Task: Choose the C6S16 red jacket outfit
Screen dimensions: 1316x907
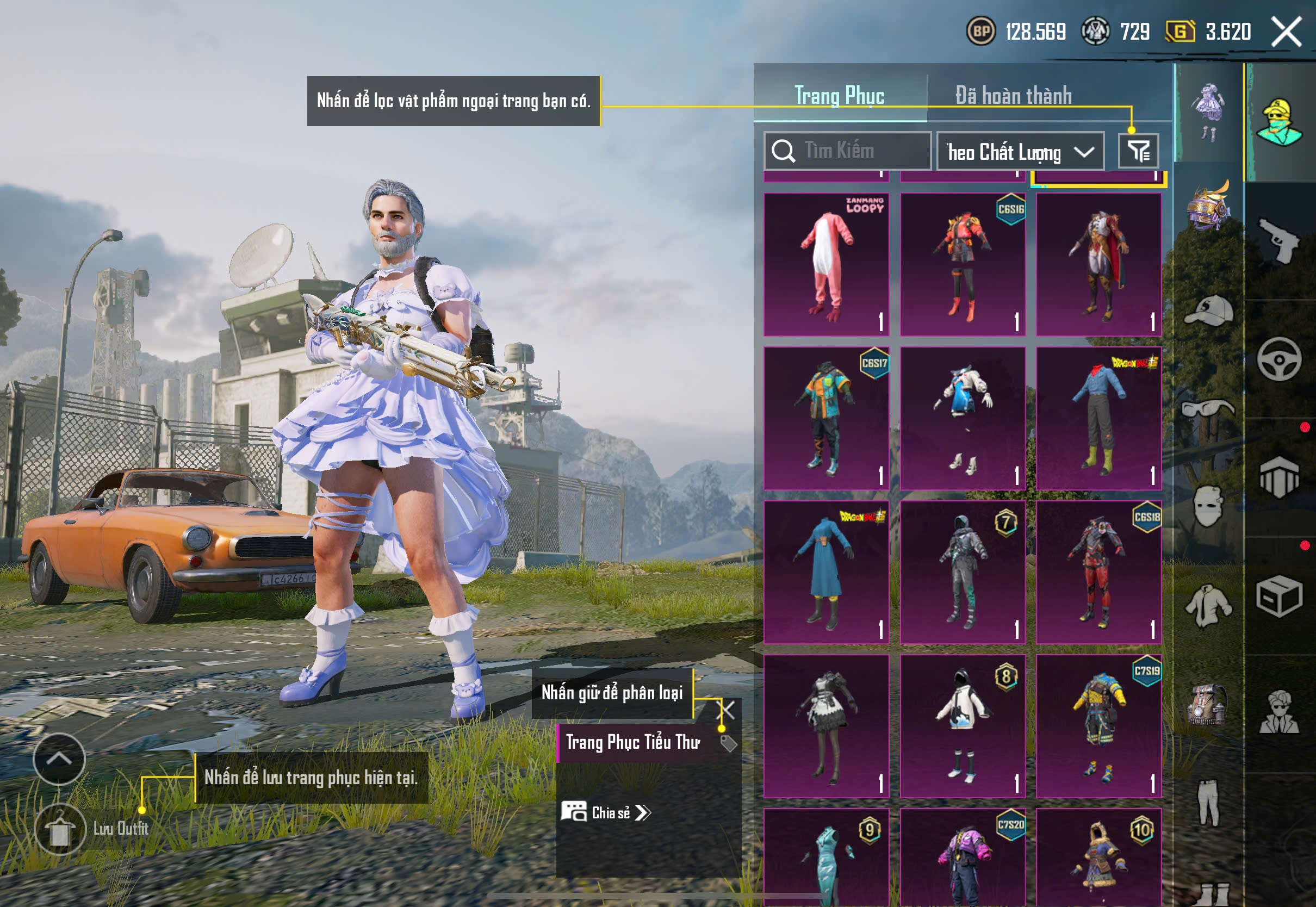Action: (963, 264)
